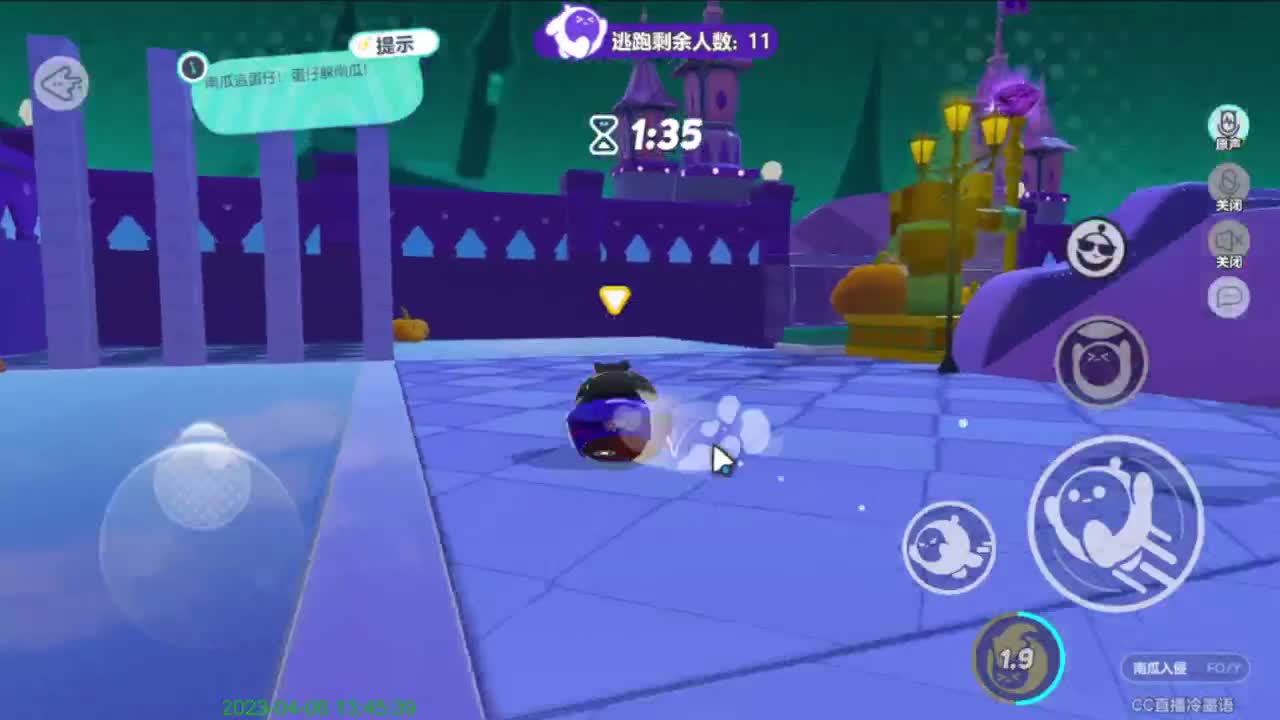The height and width of the screenshot is (720, 1280).
Task: Enable the speaker audio marked 关闭
Action: click(x=1228, y=240)
